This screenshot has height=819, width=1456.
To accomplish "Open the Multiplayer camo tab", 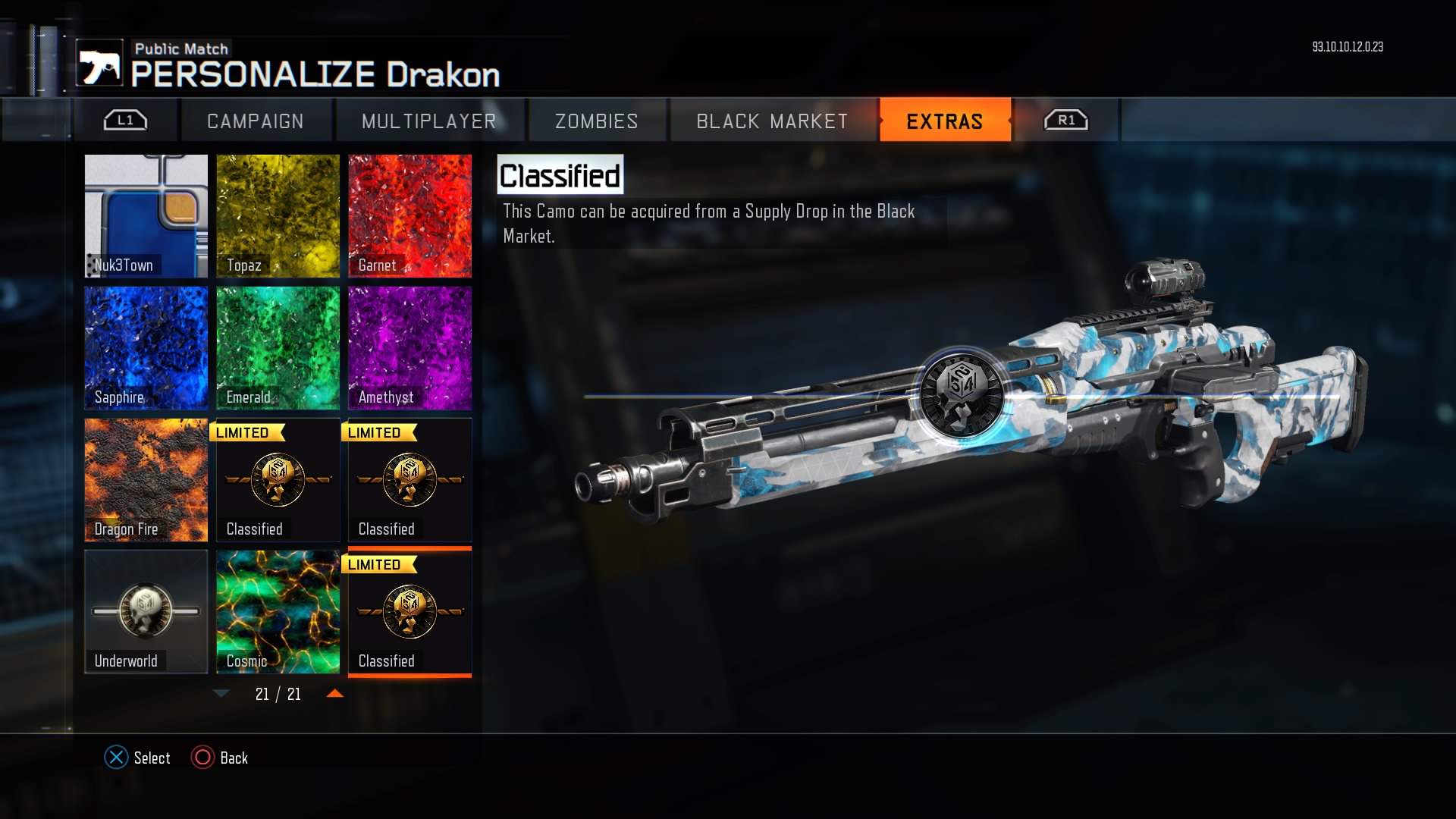I will (429, 121).
